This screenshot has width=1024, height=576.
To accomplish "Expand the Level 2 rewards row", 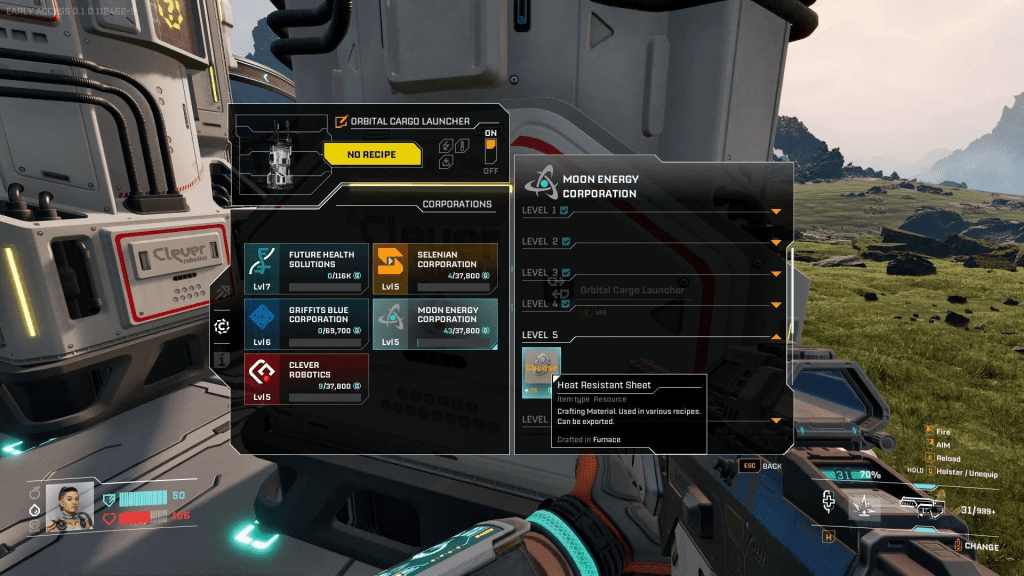I will [x=775, y=242].
